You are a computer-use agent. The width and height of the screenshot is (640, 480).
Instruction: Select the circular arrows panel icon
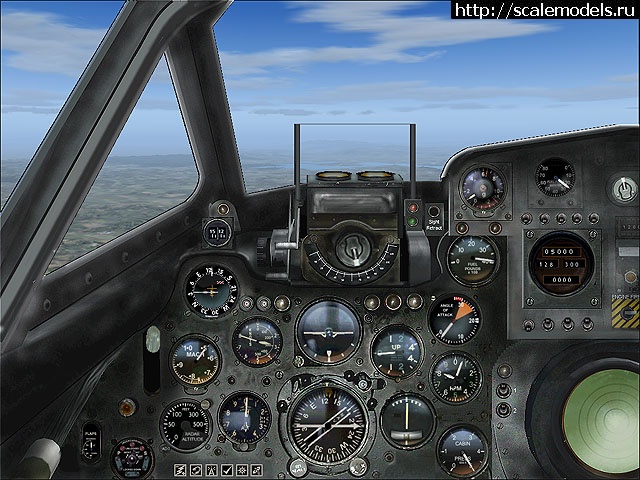(x=196, y=470)
